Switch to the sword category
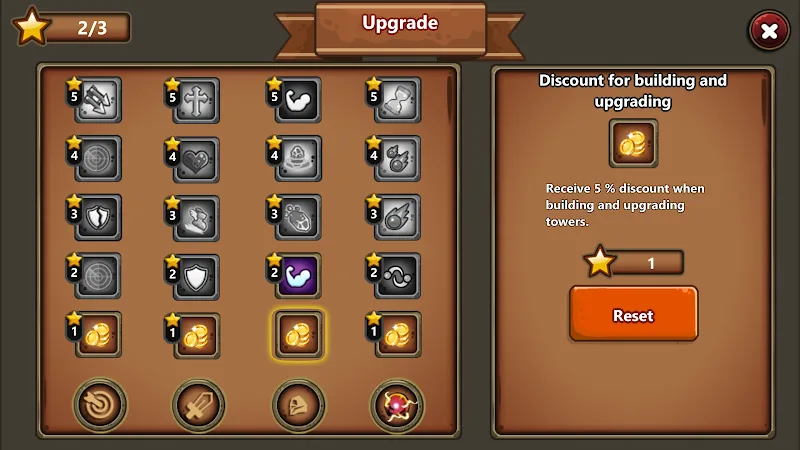This screenshot has height=450, width=800. click(198, 404)
